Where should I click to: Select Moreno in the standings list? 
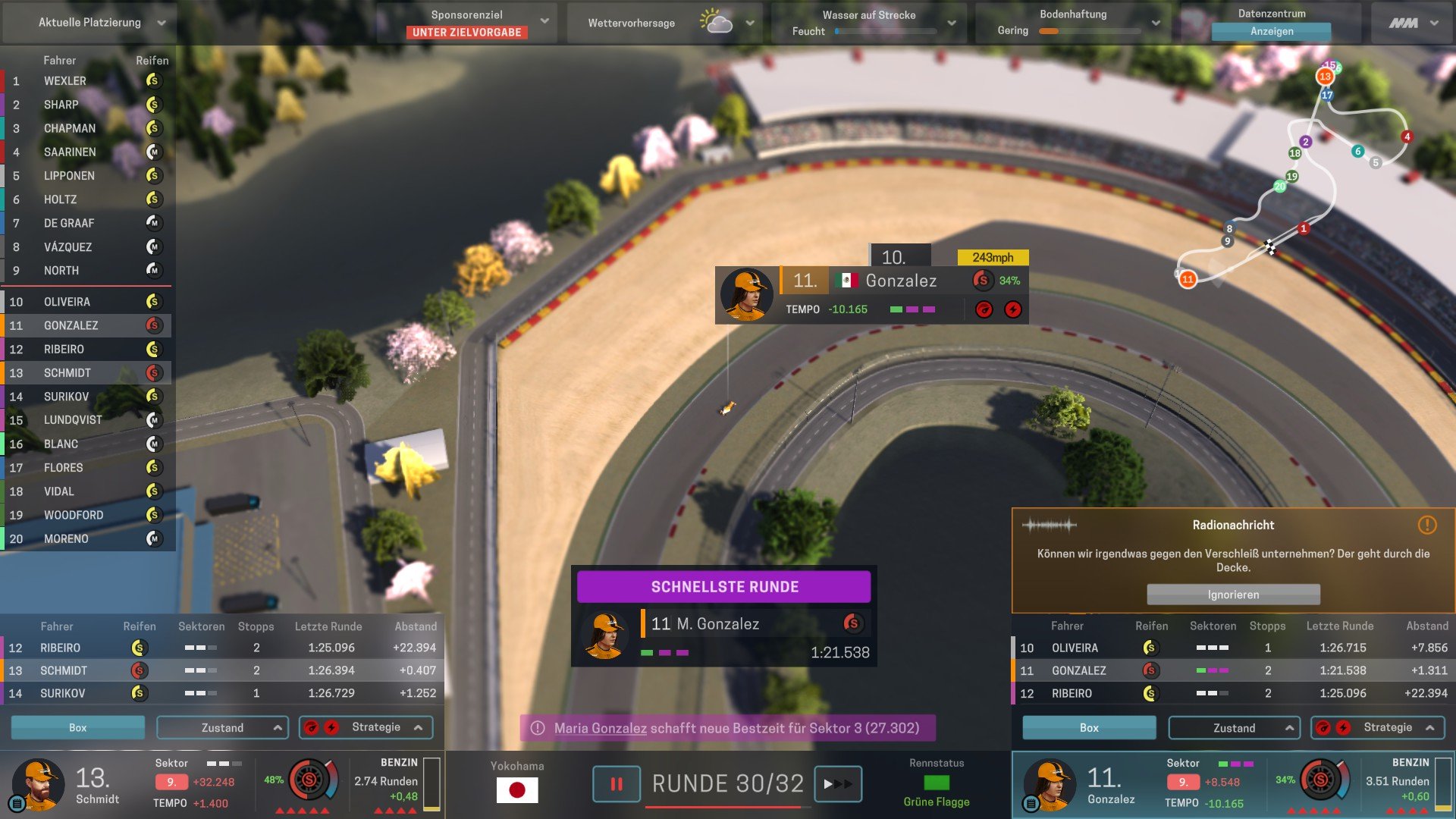(x=66, y=539)
